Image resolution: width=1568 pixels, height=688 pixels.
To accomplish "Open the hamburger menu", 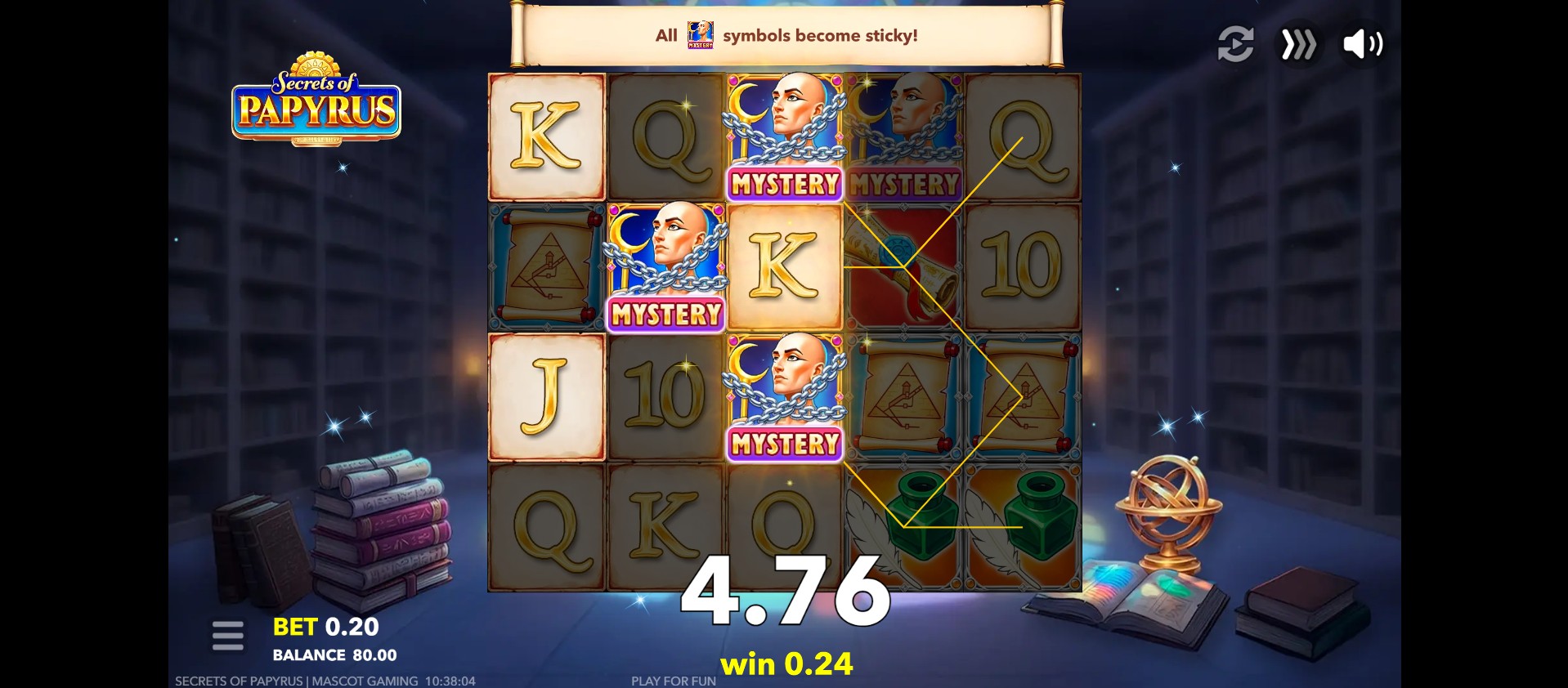I will point(227,635).
